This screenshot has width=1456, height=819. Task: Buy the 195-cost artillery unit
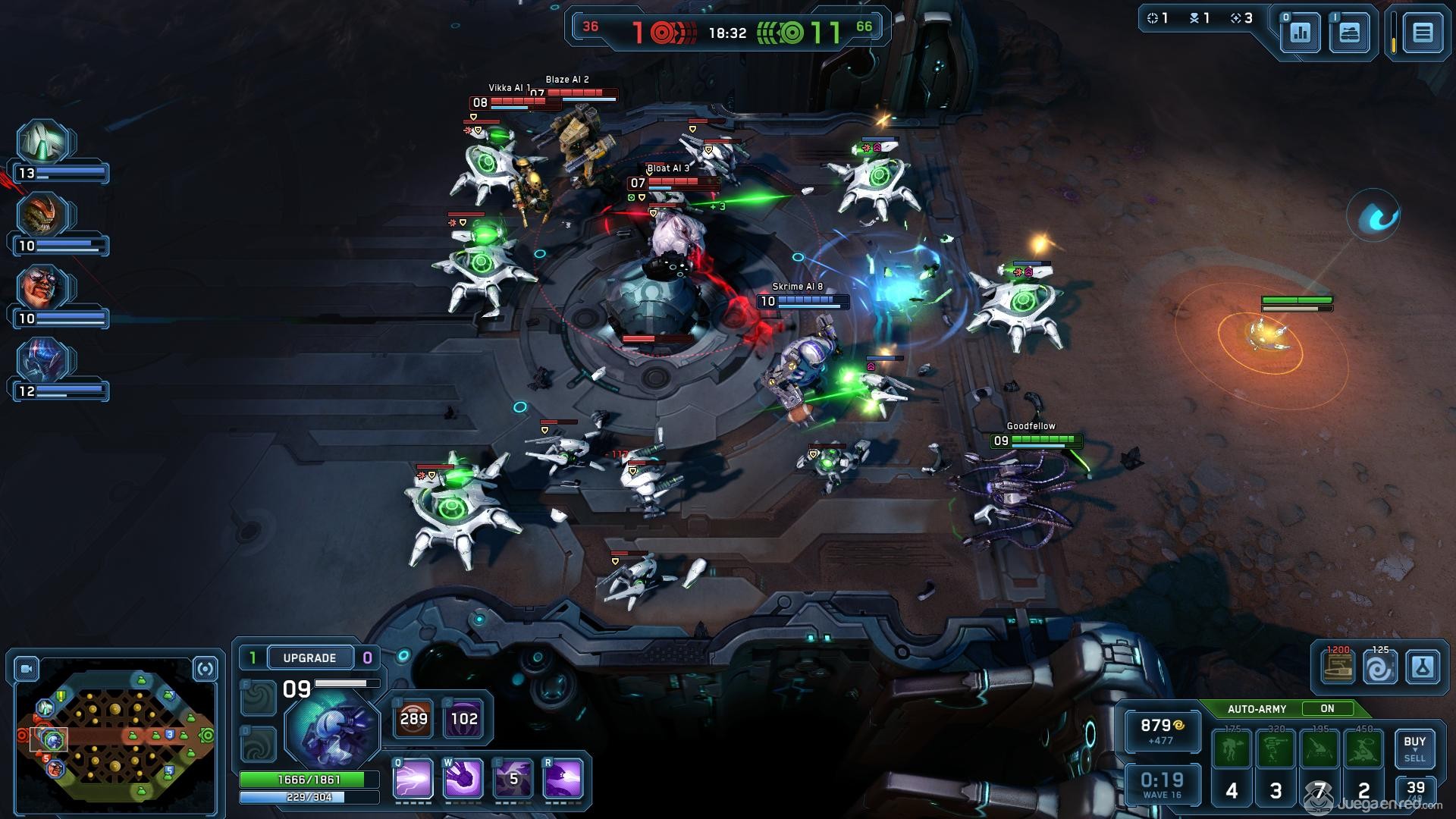[1320, 749]
